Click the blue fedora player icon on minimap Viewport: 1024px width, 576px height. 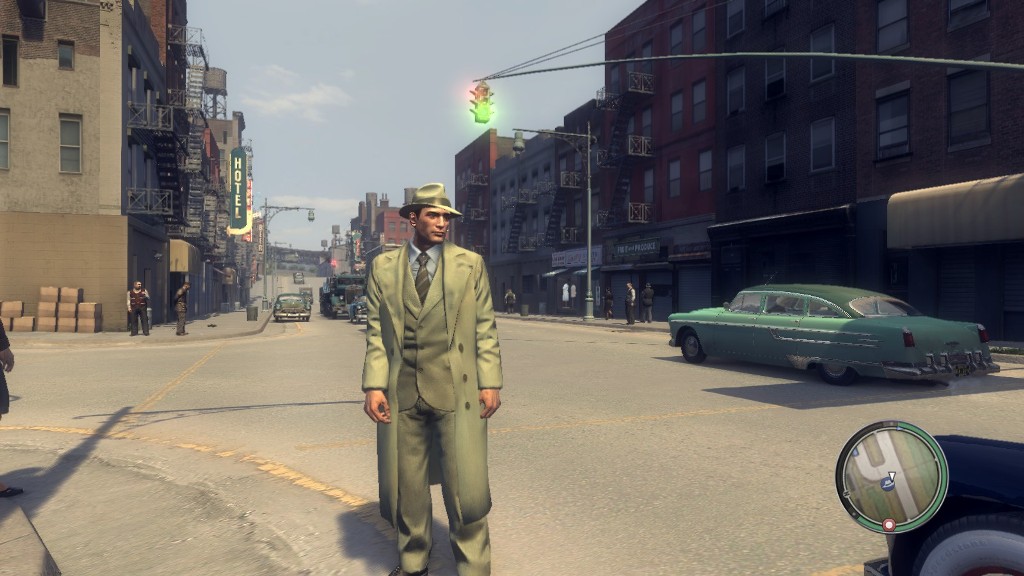887,484
